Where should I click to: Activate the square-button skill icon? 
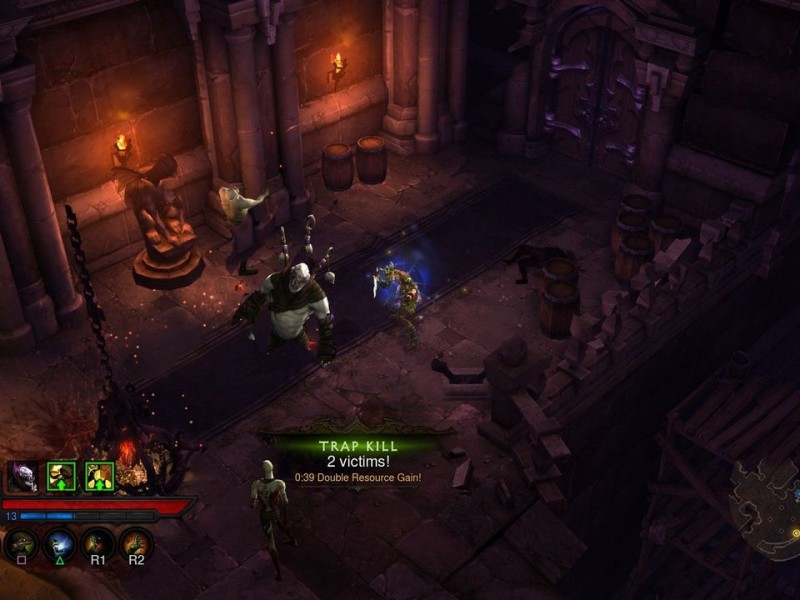22,545
